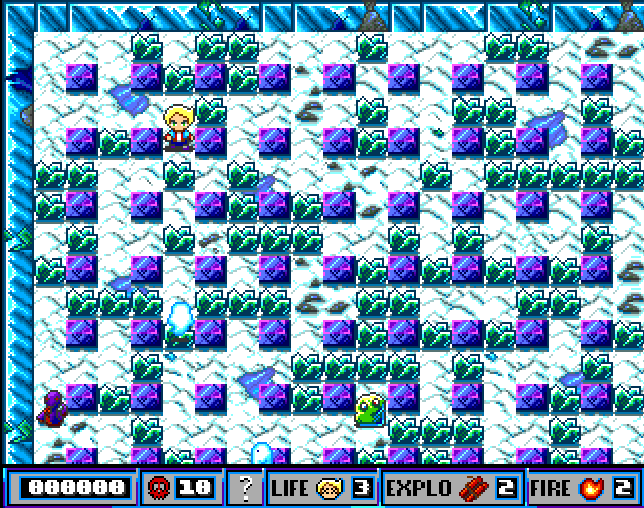
Task: Click the question mark bonus slot
Action: (244, 488)
